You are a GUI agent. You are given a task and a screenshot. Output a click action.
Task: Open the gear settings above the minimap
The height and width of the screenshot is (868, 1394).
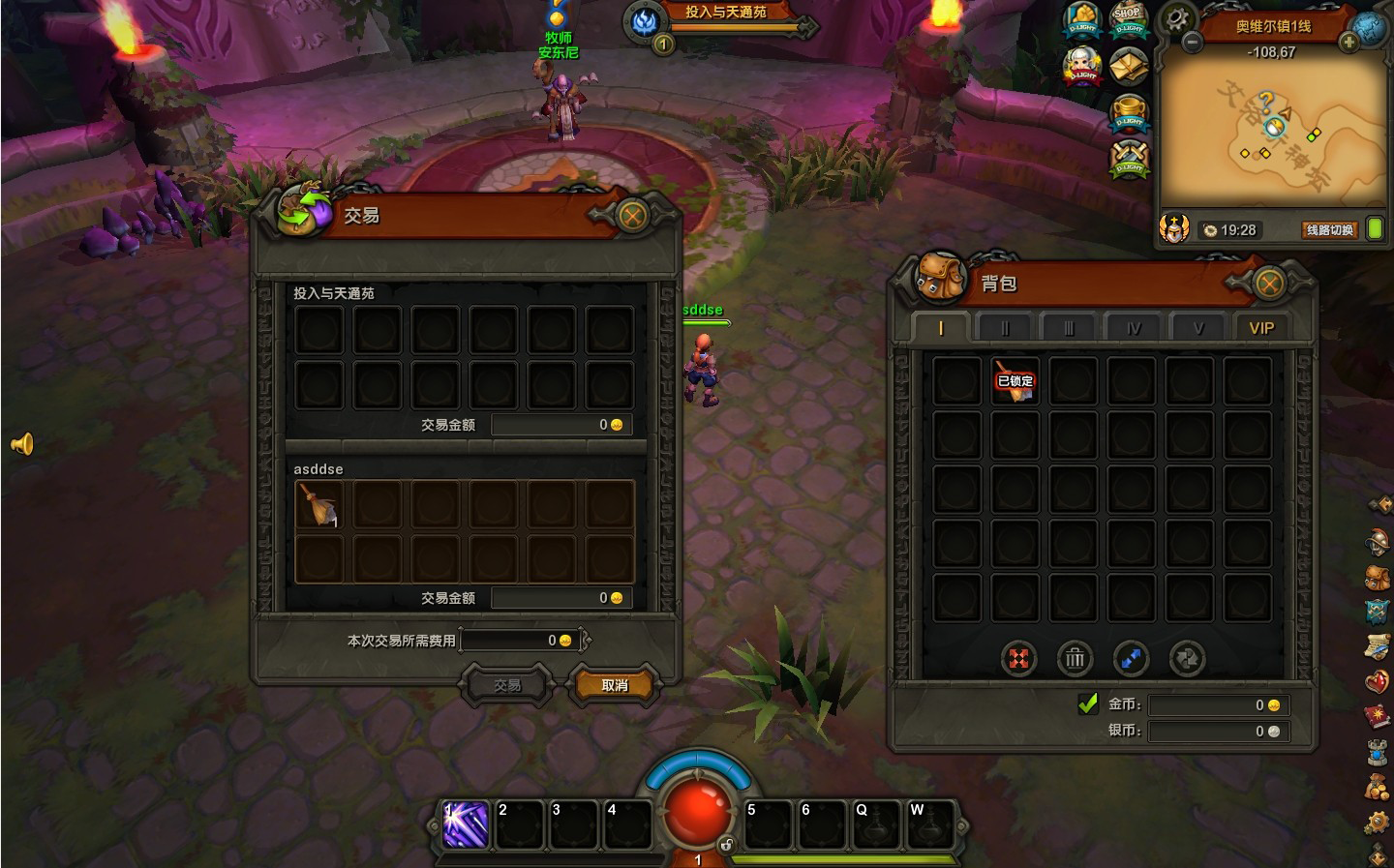(1177, 18)
